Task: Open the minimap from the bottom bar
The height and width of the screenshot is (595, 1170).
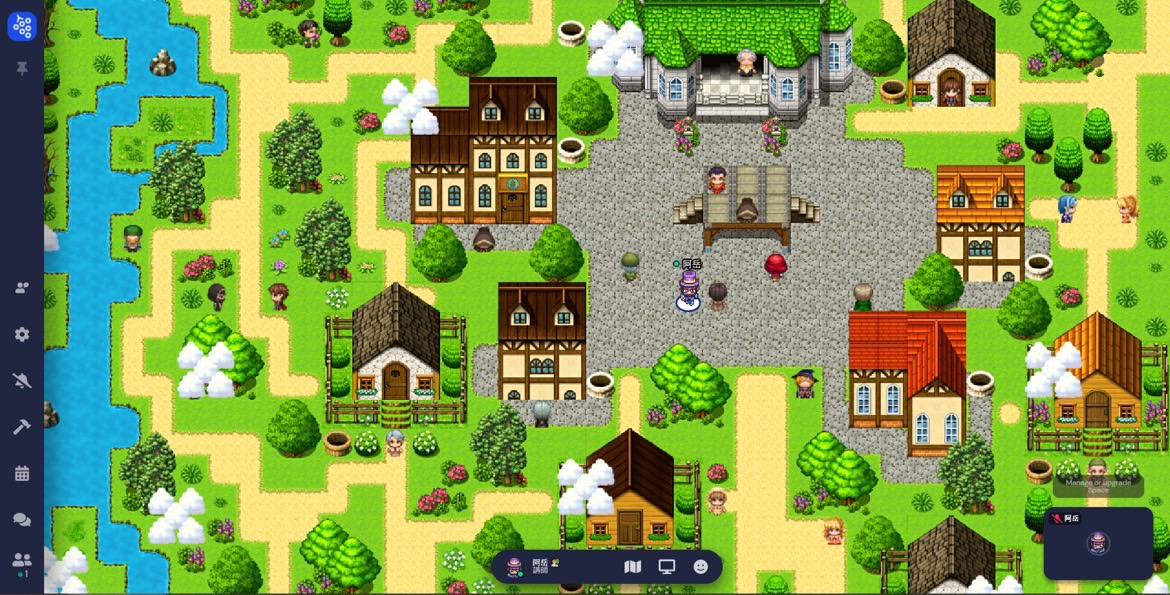Action: tap(632, 567)
